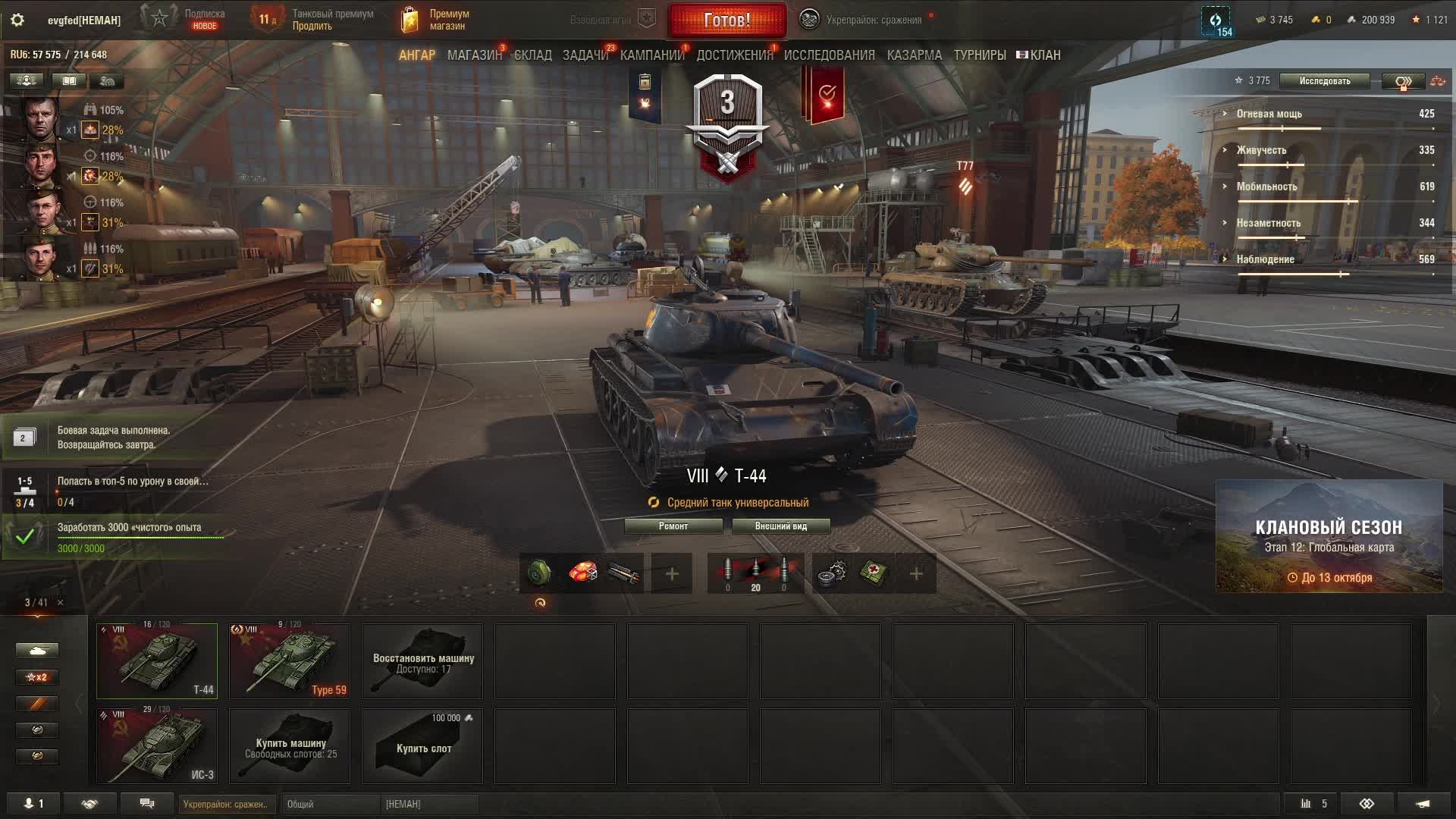Image resolution: width=1456 pixels, height=819 pixels.
Task: Open the settings gear menu
Action: tap(17, 20)
